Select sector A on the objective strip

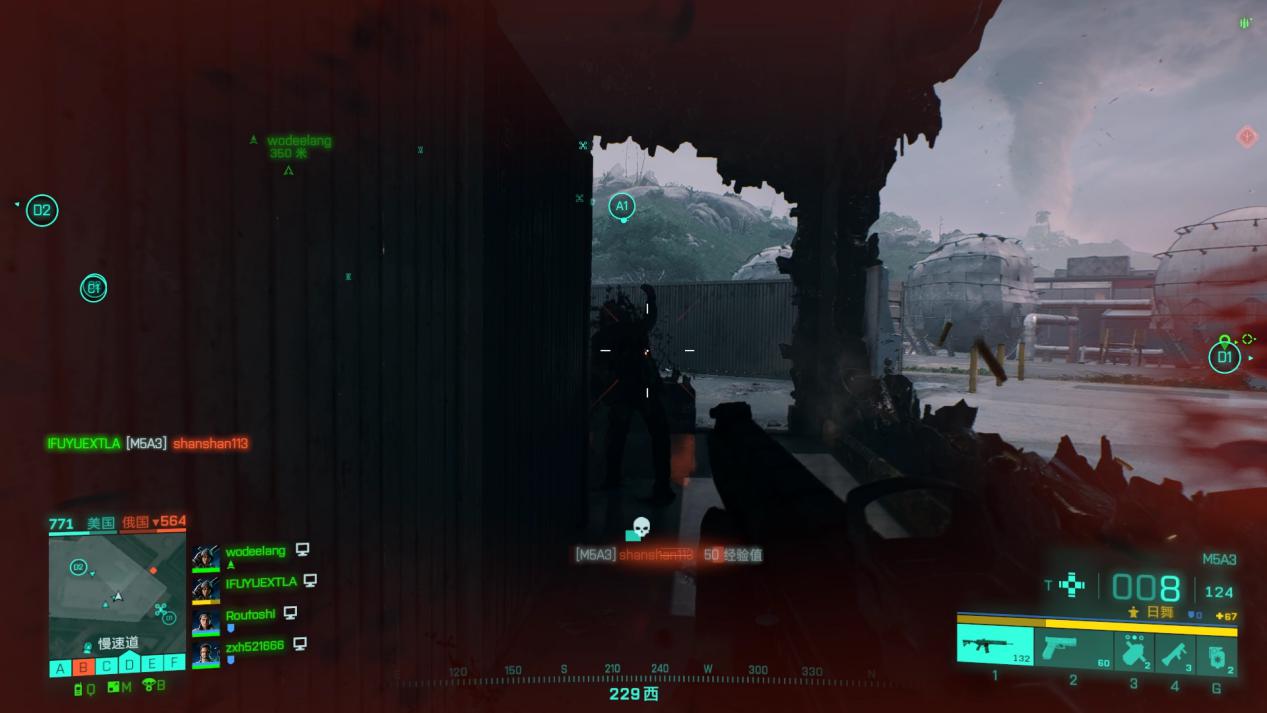(60, 667)
